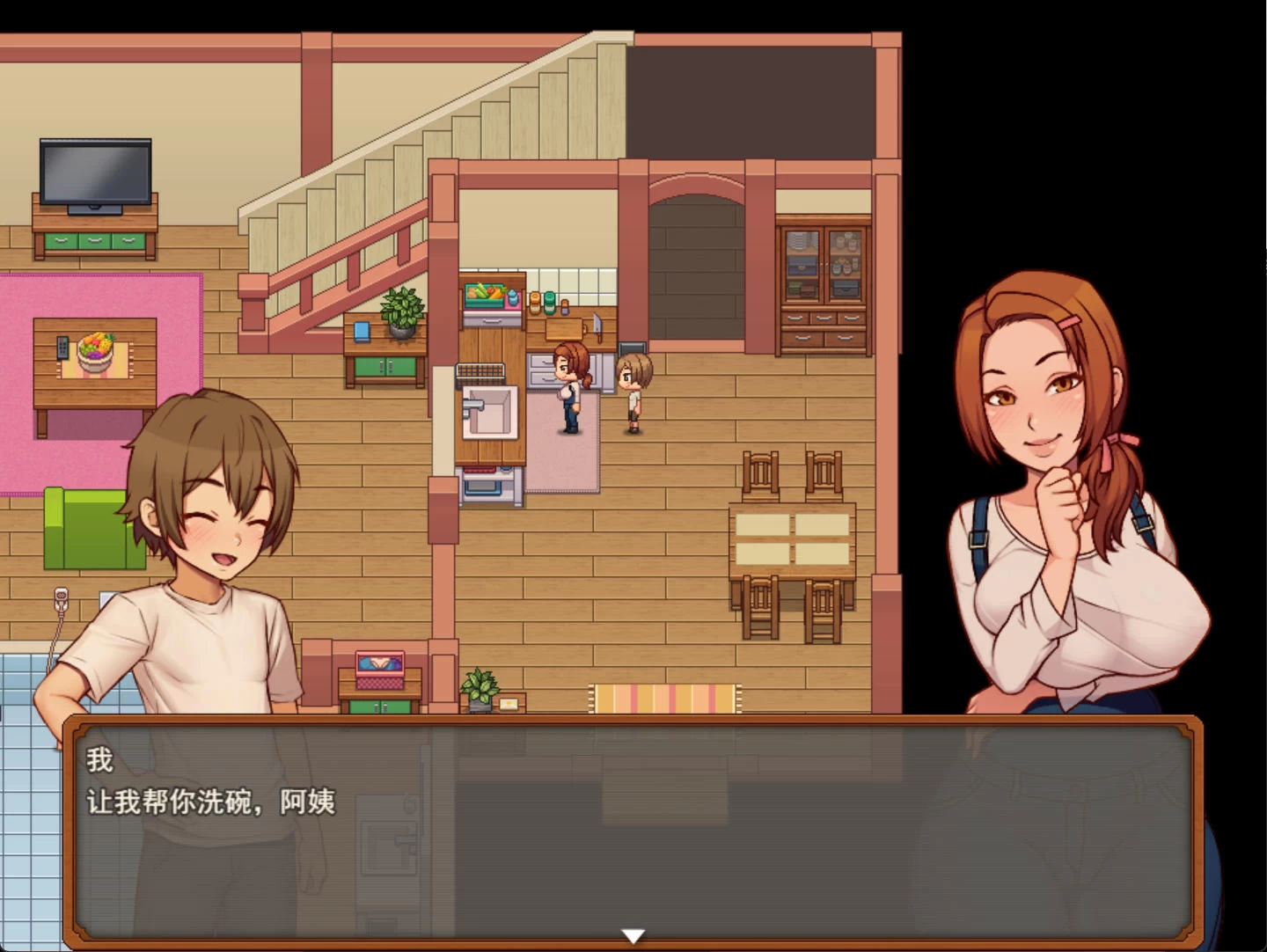The image size is (1267, 952).
Task: Click the striped doormat near the bottom
Action: [666, 699]
